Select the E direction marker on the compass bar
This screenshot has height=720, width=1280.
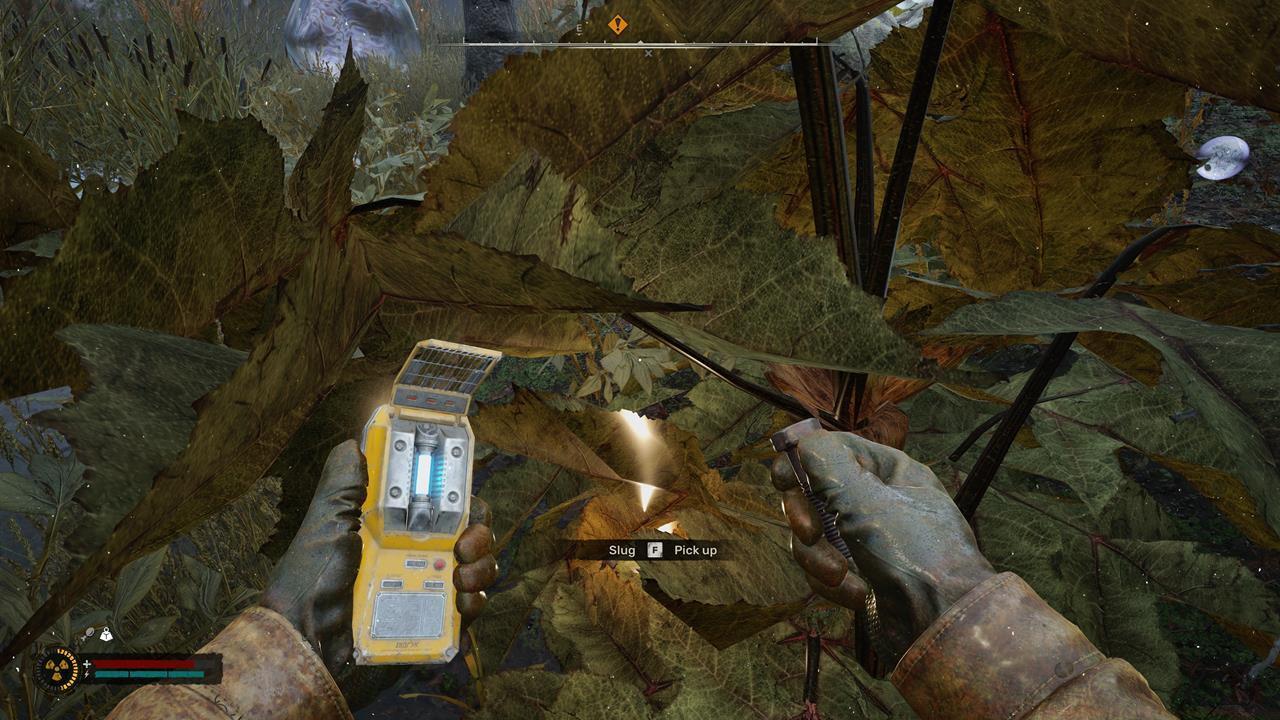tap(578, 30)
